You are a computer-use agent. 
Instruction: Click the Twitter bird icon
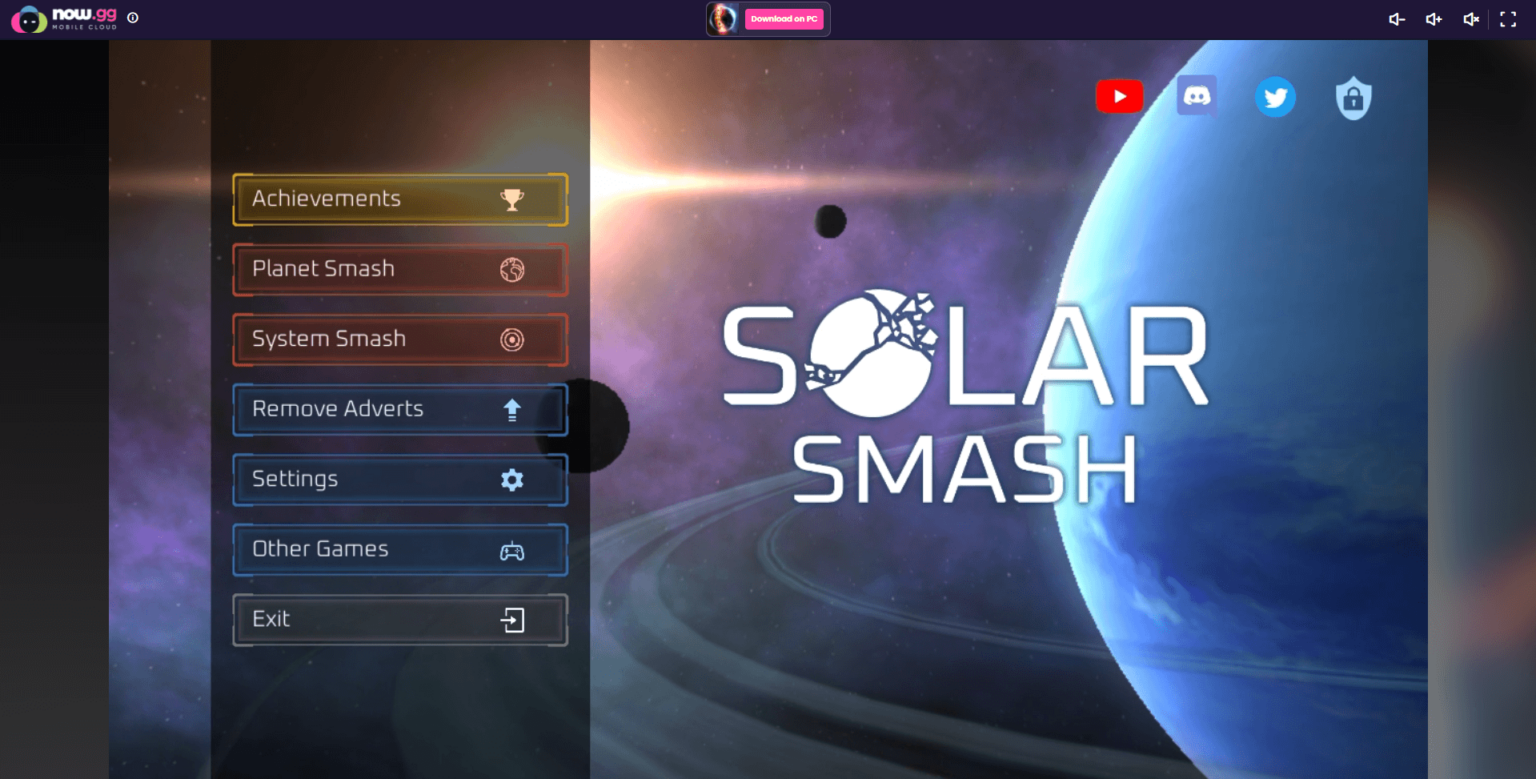[1275, 97]
